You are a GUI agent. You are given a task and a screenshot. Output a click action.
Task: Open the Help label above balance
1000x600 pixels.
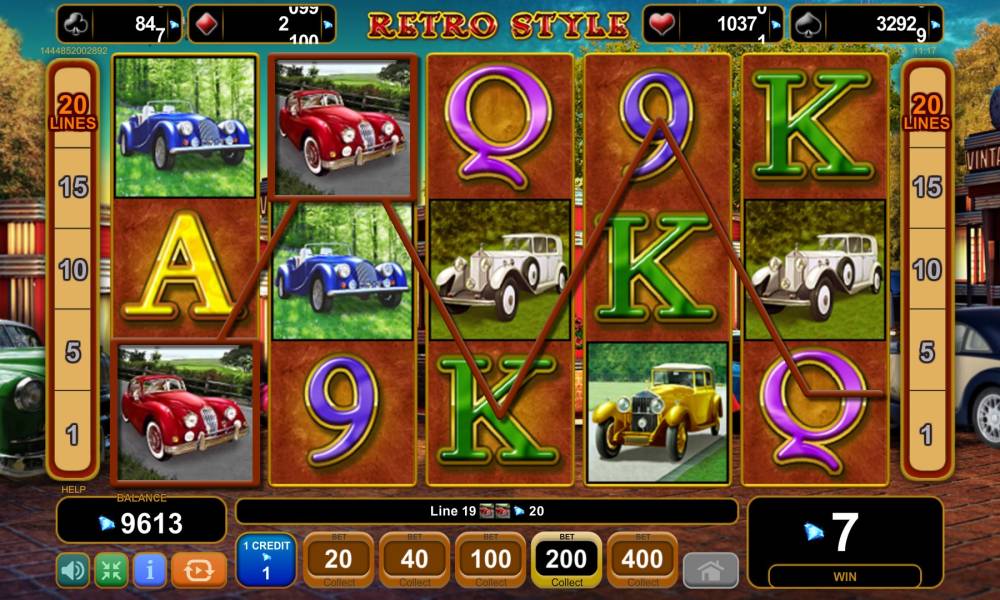pyautogui.click(x=73, y=490)
